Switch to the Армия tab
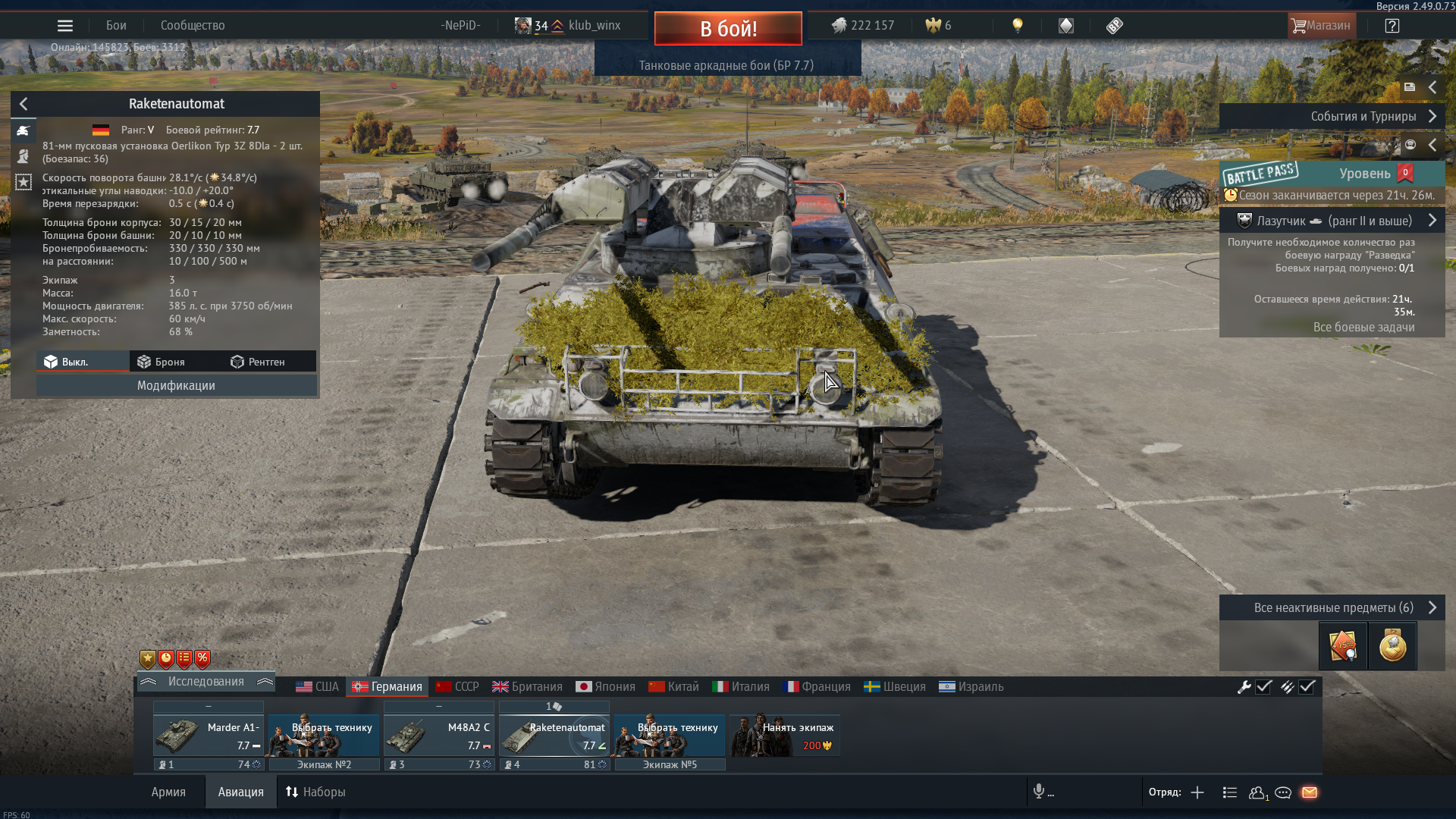The height and width of the screenshot is (819, 1456). 168,792
